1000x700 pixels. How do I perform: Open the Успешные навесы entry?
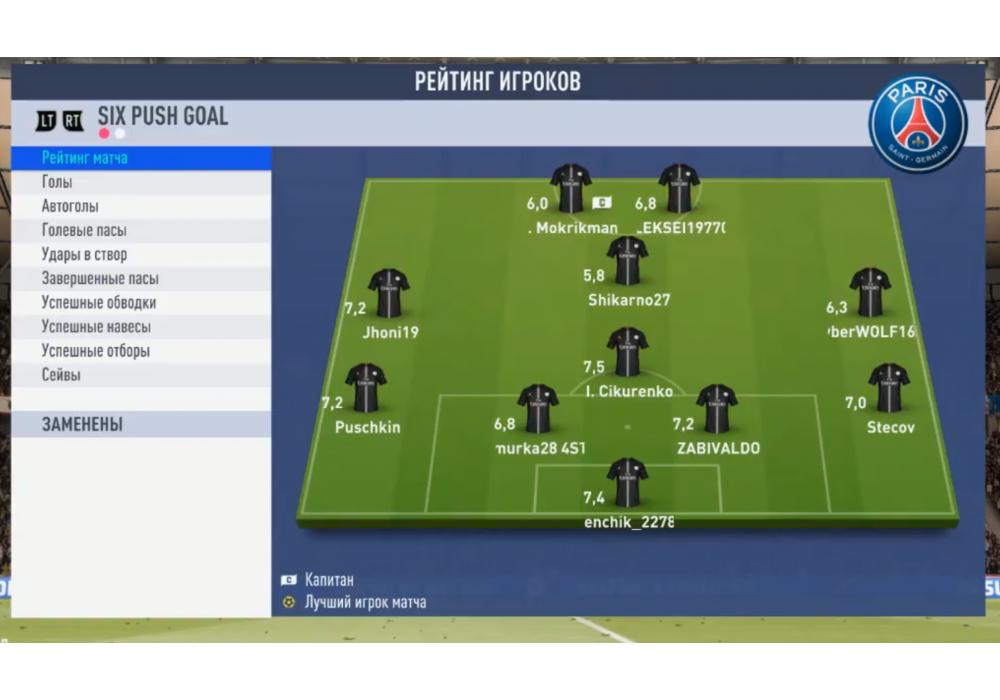(x=140, y=327)
